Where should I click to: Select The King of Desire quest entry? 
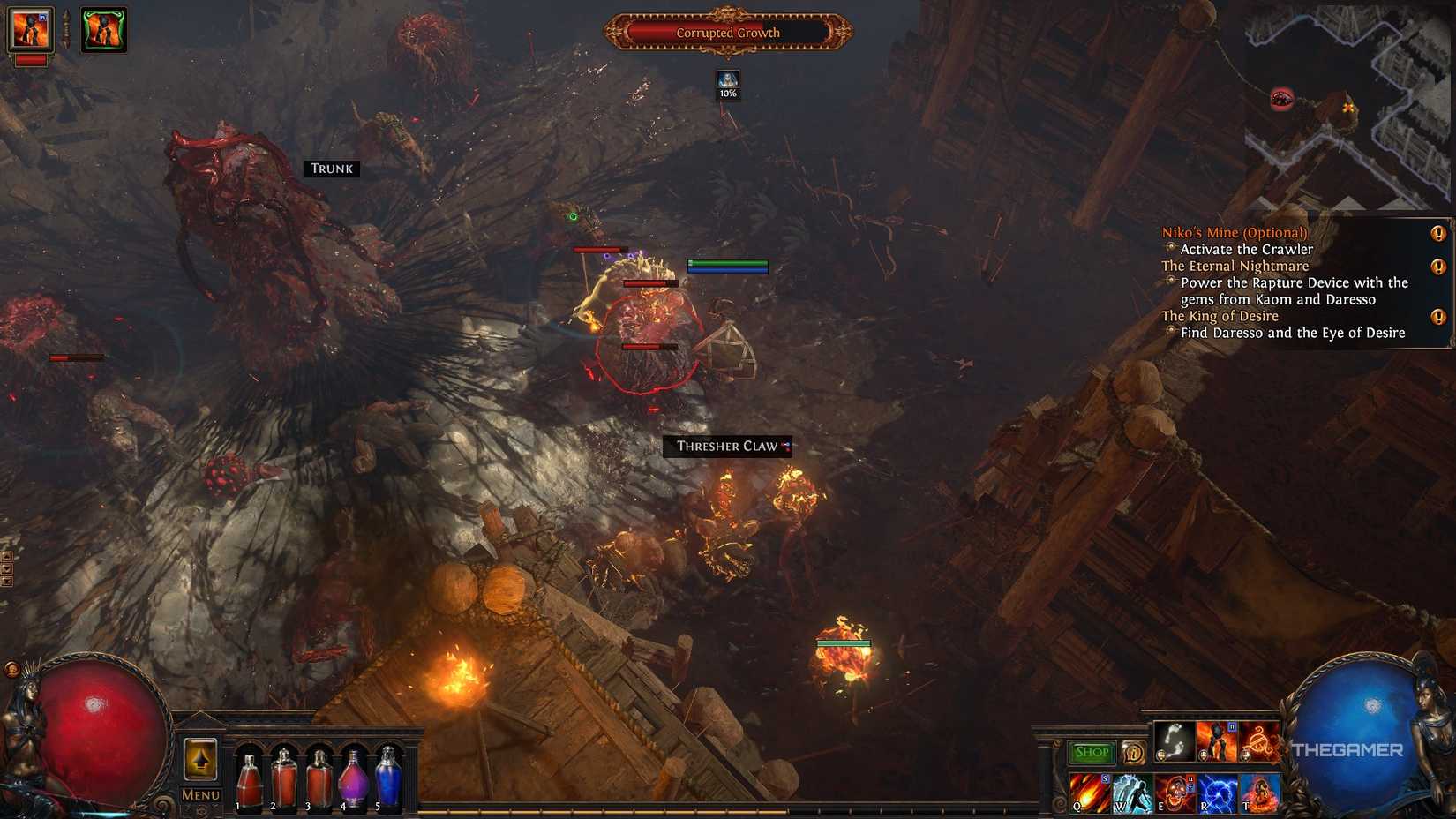click(1220, 316)
